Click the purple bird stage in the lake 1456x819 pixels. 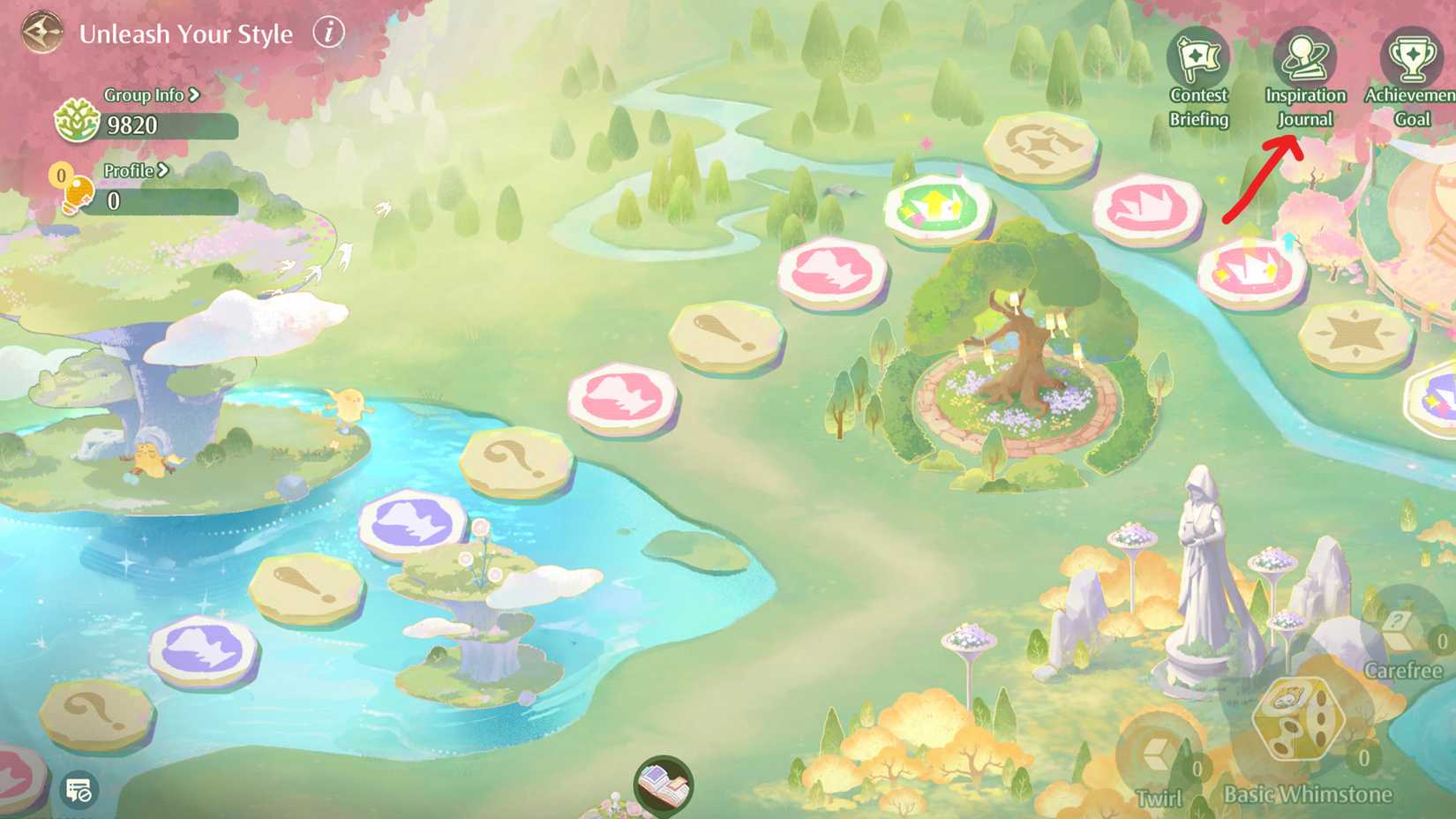409,519
